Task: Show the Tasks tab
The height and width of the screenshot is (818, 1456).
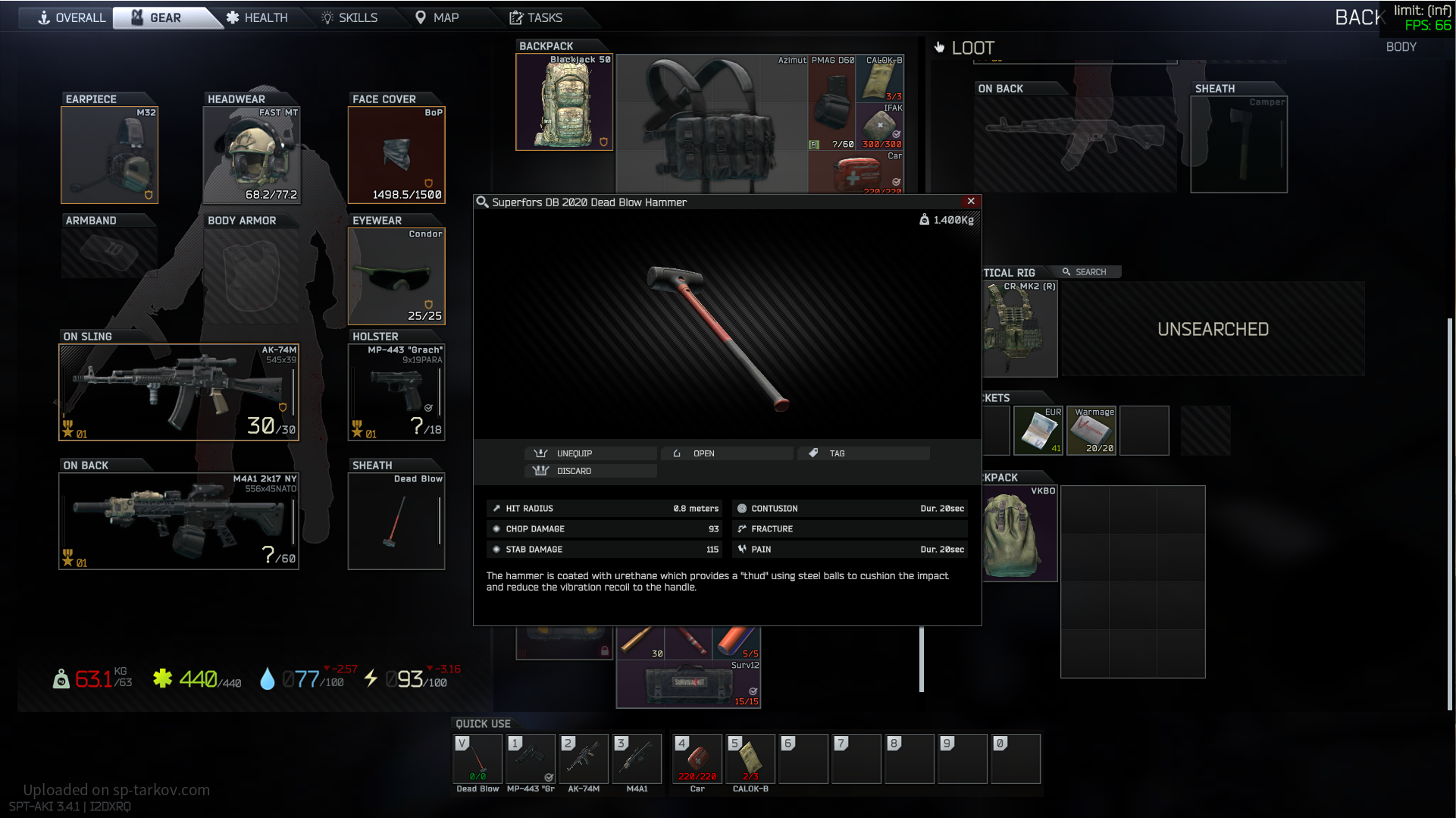Action: coord(536,17)
